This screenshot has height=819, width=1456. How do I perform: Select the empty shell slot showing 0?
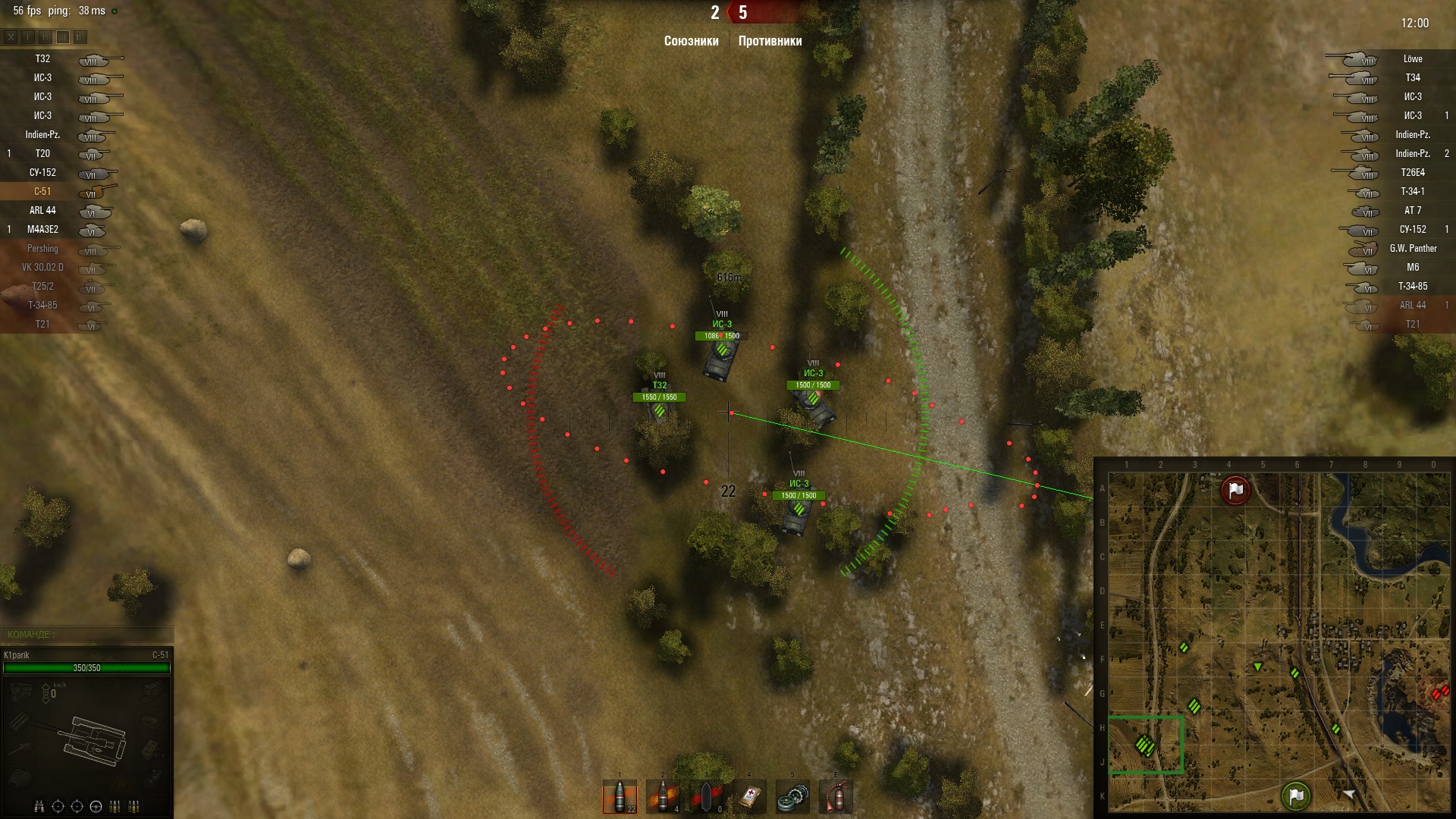(706, 797)
